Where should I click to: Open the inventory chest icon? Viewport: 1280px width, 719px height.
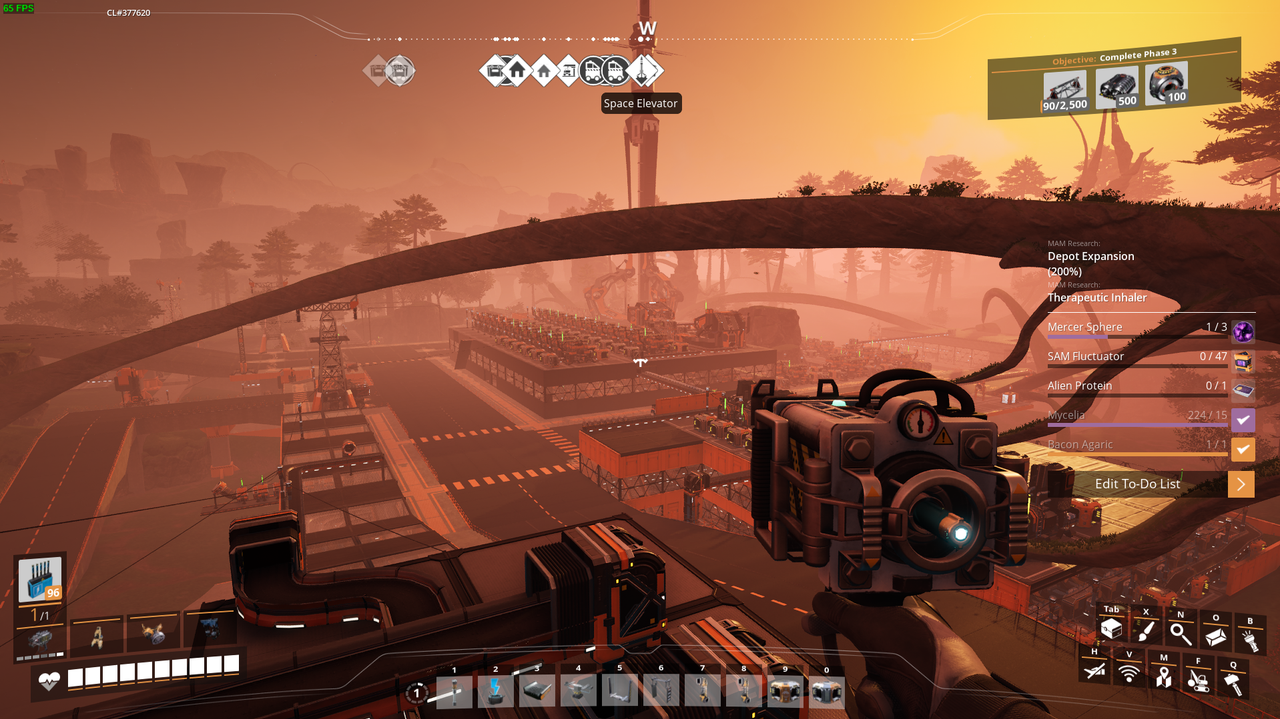(x=1111, y=630)
